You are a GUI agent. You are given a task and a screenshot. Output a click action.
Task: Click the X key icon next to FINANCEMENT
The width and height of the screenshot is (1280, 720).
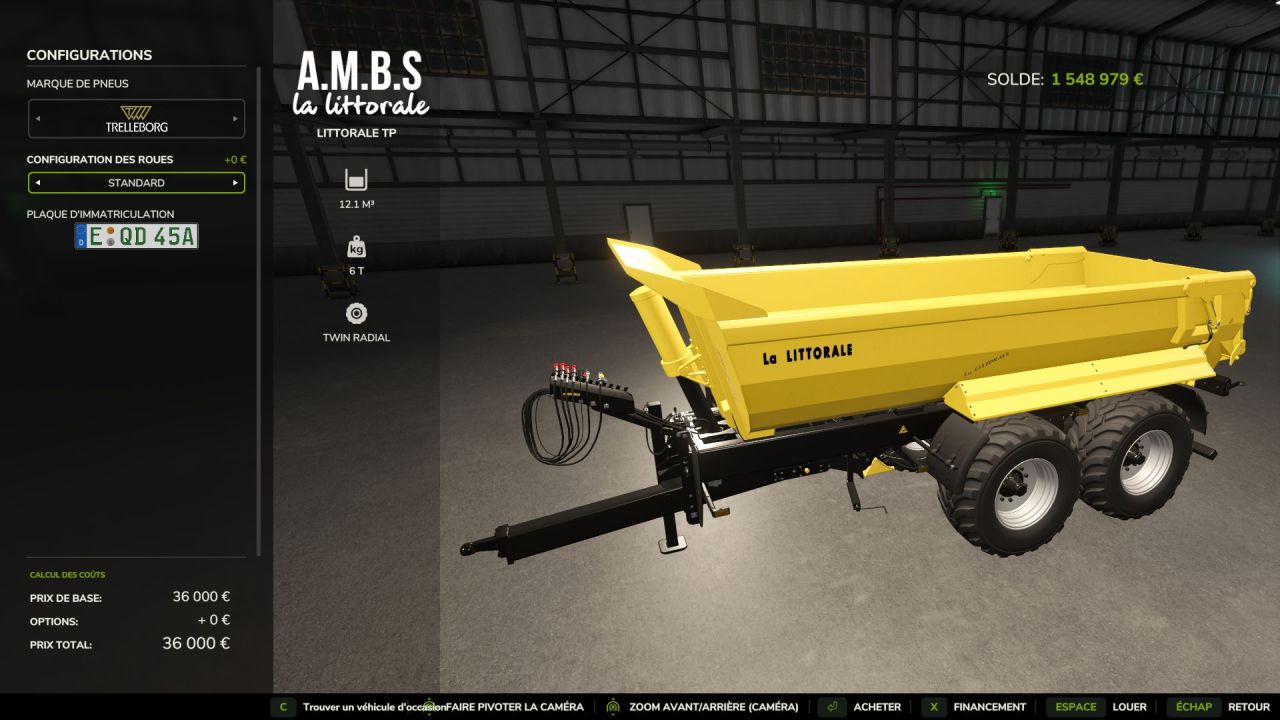[x=933, y=706]
